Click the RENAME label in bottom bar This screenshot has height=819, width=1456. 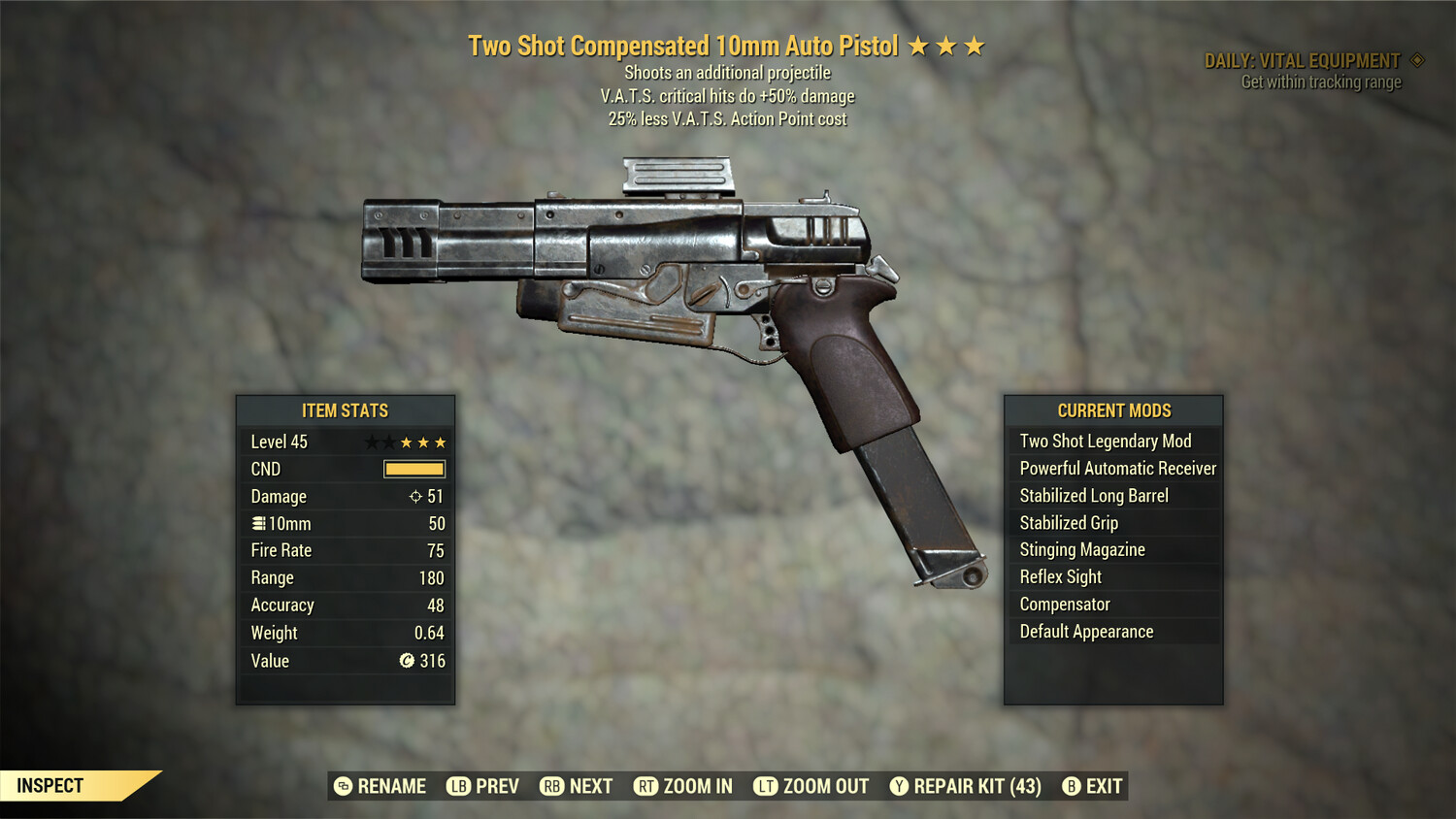[392, 786]
